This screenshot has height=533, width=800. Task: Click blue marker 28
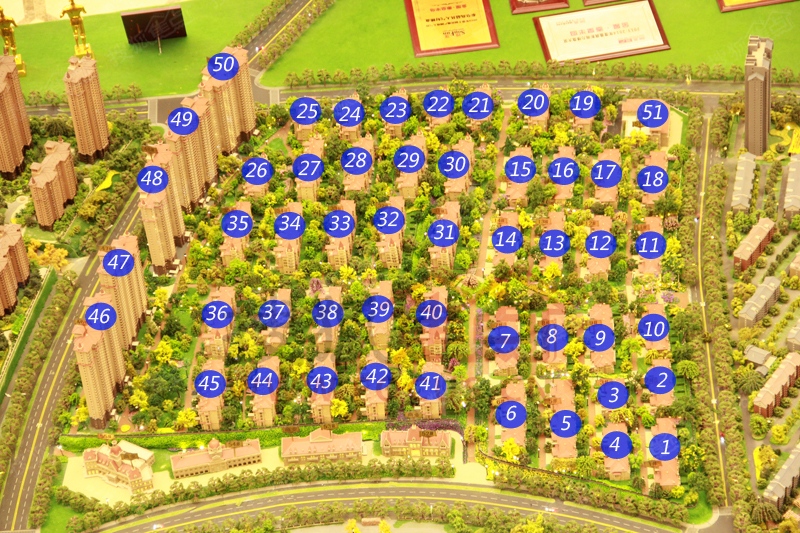pos(356,159)
